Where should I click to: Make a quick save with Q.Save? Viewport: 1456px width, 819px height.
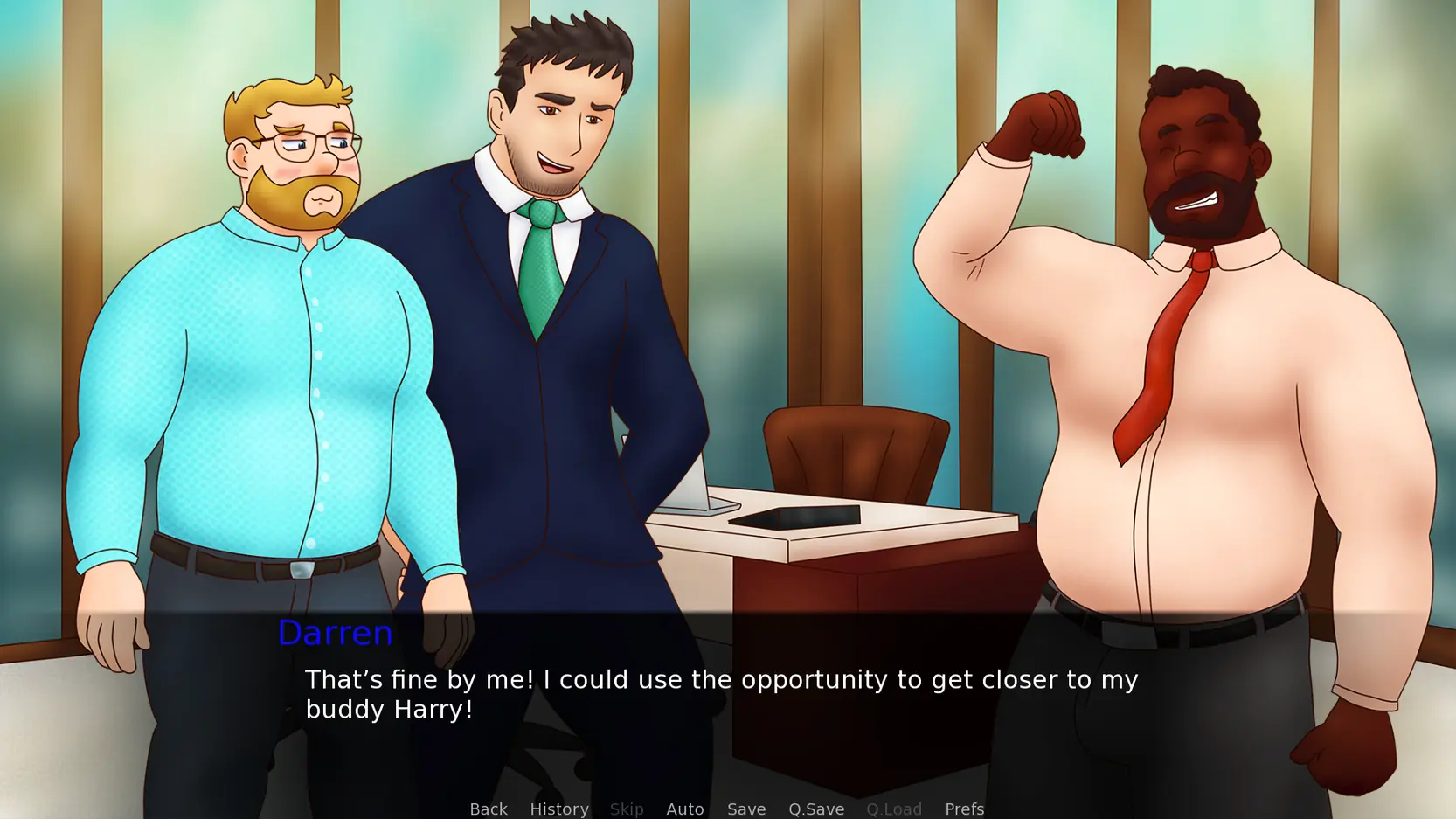coord(815,809)
